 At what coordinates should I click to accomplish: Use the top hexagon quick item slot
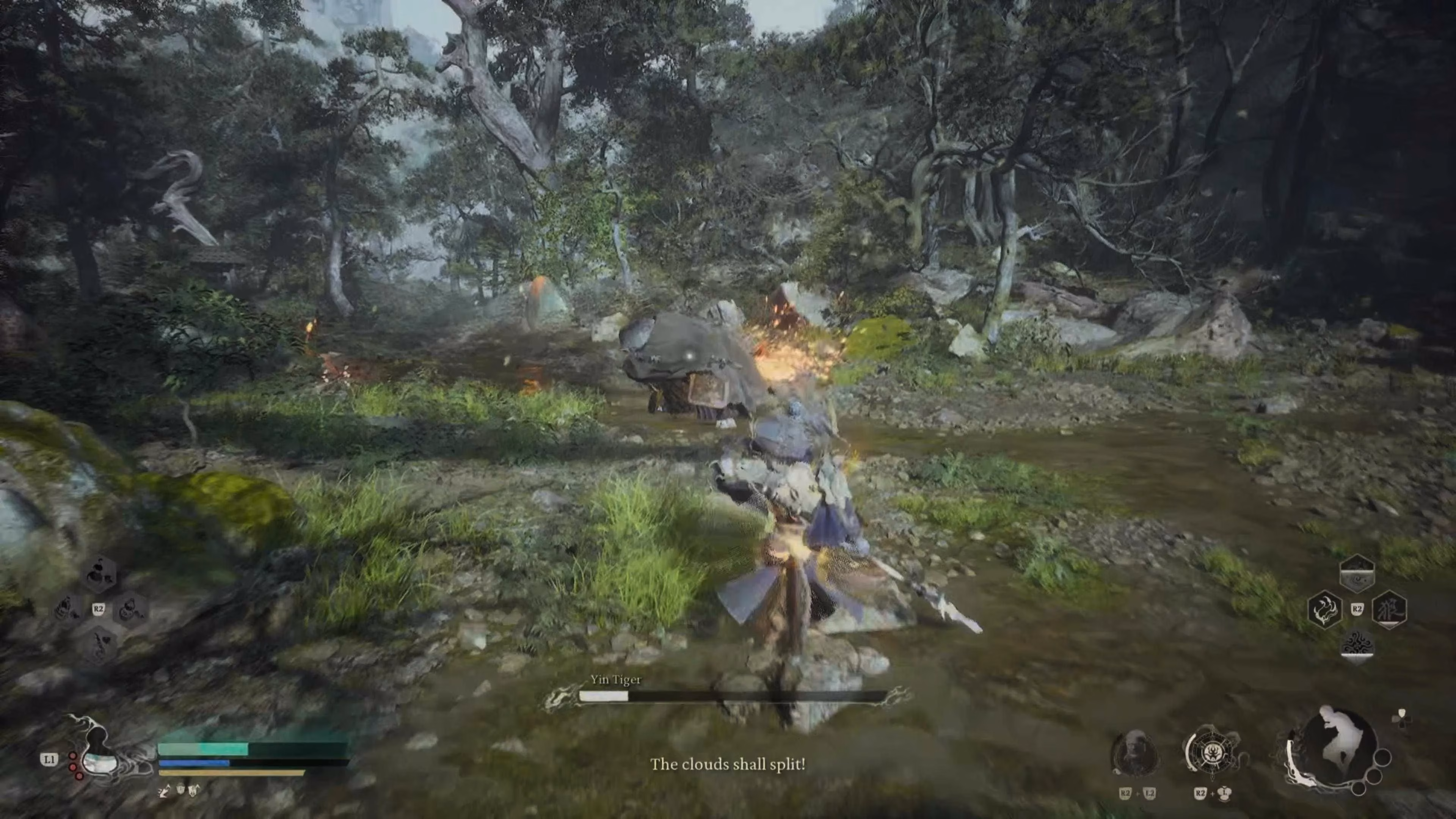coord(100,573)
